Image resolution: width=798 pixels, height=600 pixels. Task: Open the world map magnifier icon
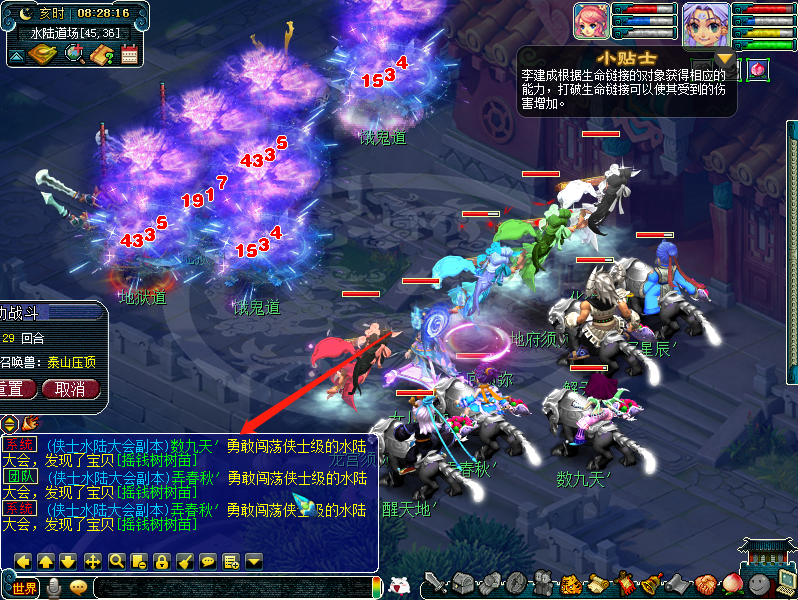tap(73, 54)
